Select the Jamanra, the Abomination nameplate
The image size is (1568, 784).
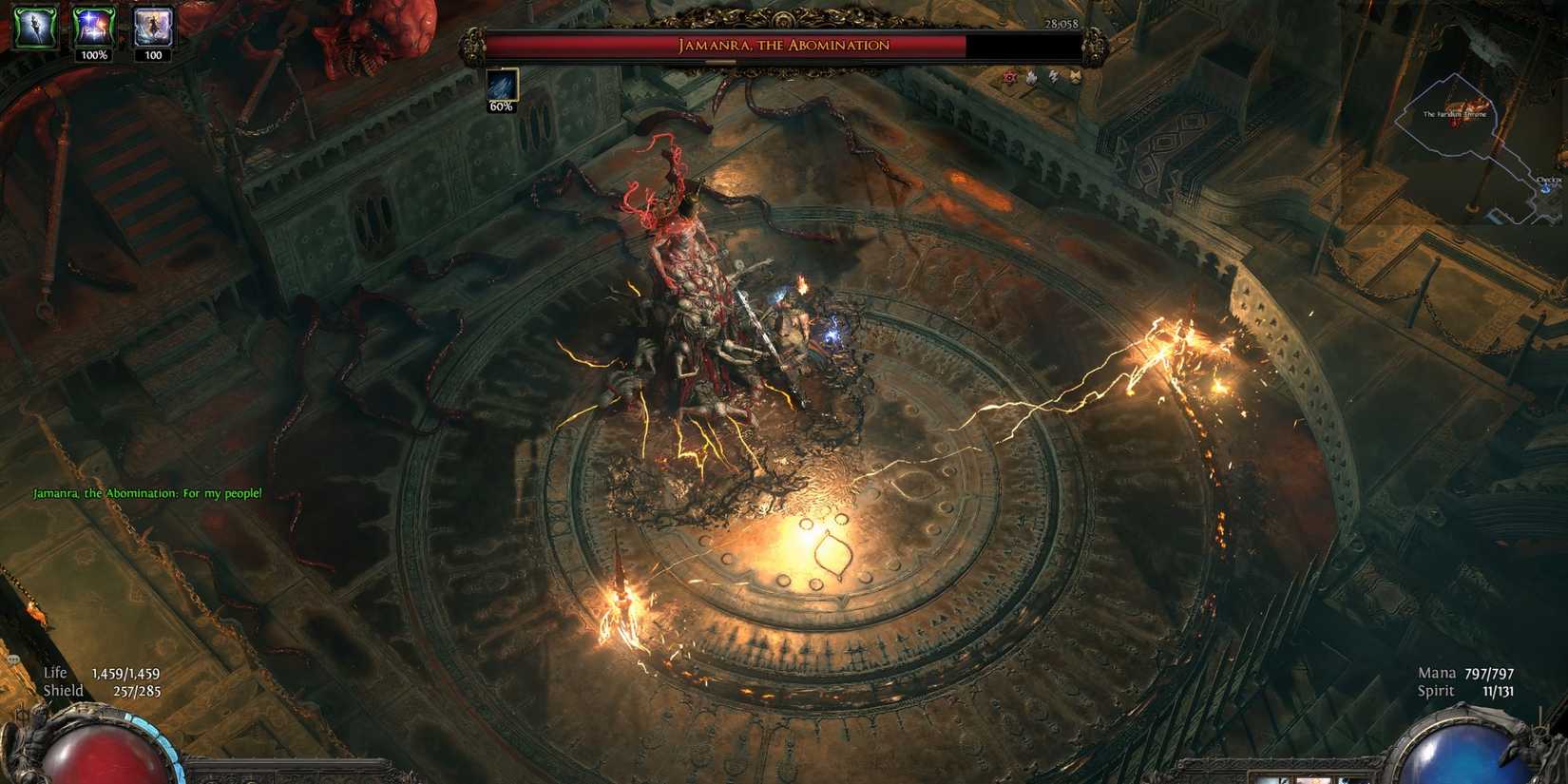pos(783,45)
